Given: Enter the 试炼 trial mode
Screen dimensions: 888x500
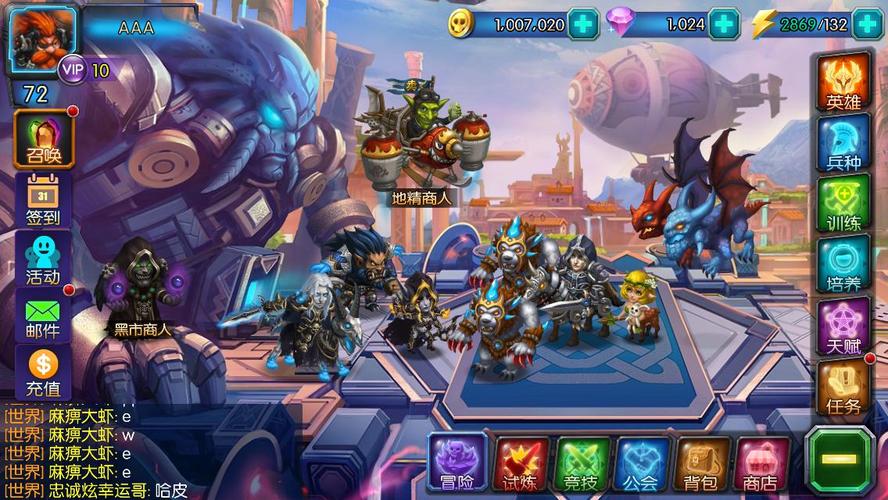Looking at the screenshot, I should coord(521,464).
